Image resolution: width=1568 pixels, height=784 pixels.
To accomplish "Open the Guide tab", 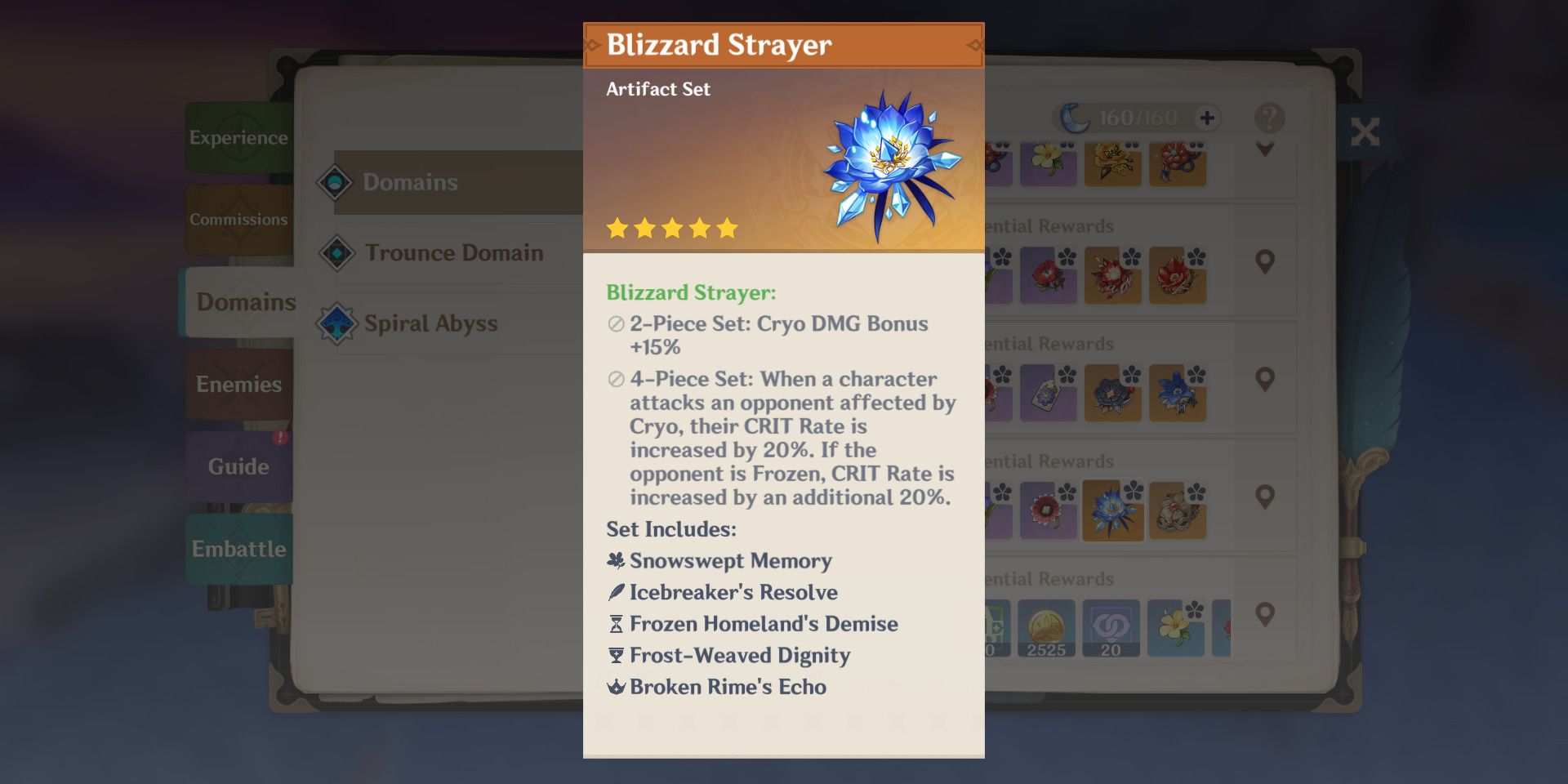I will (238, 466).
